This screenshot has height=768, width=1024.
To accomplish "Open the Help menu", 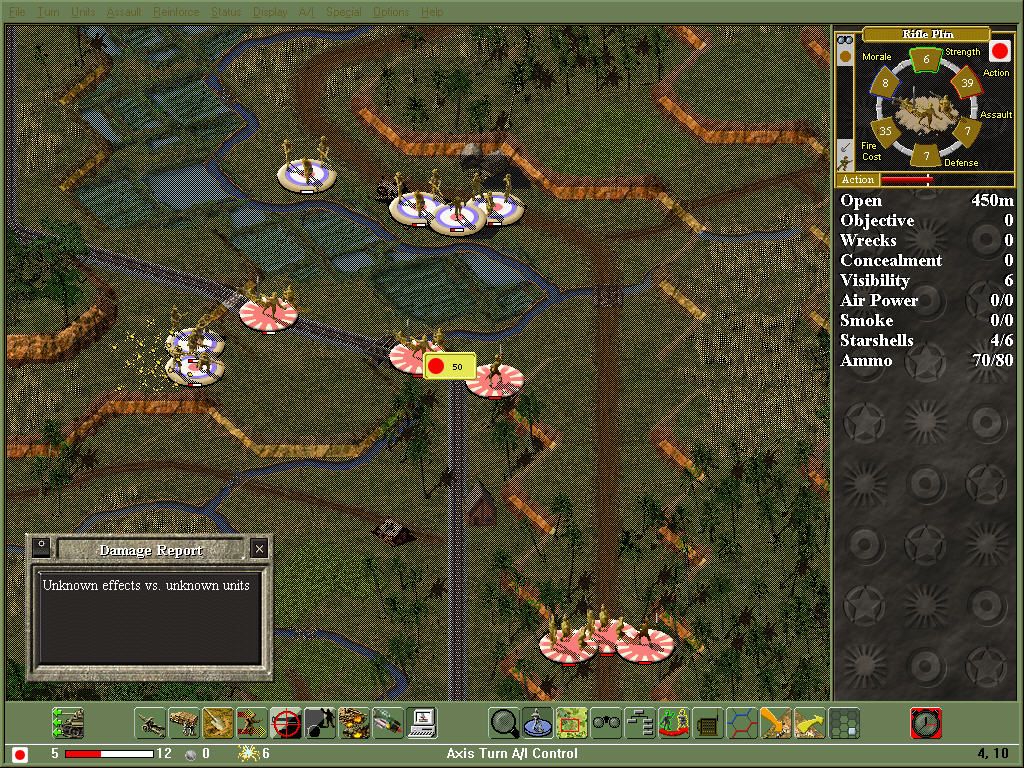I will [432, 12].
